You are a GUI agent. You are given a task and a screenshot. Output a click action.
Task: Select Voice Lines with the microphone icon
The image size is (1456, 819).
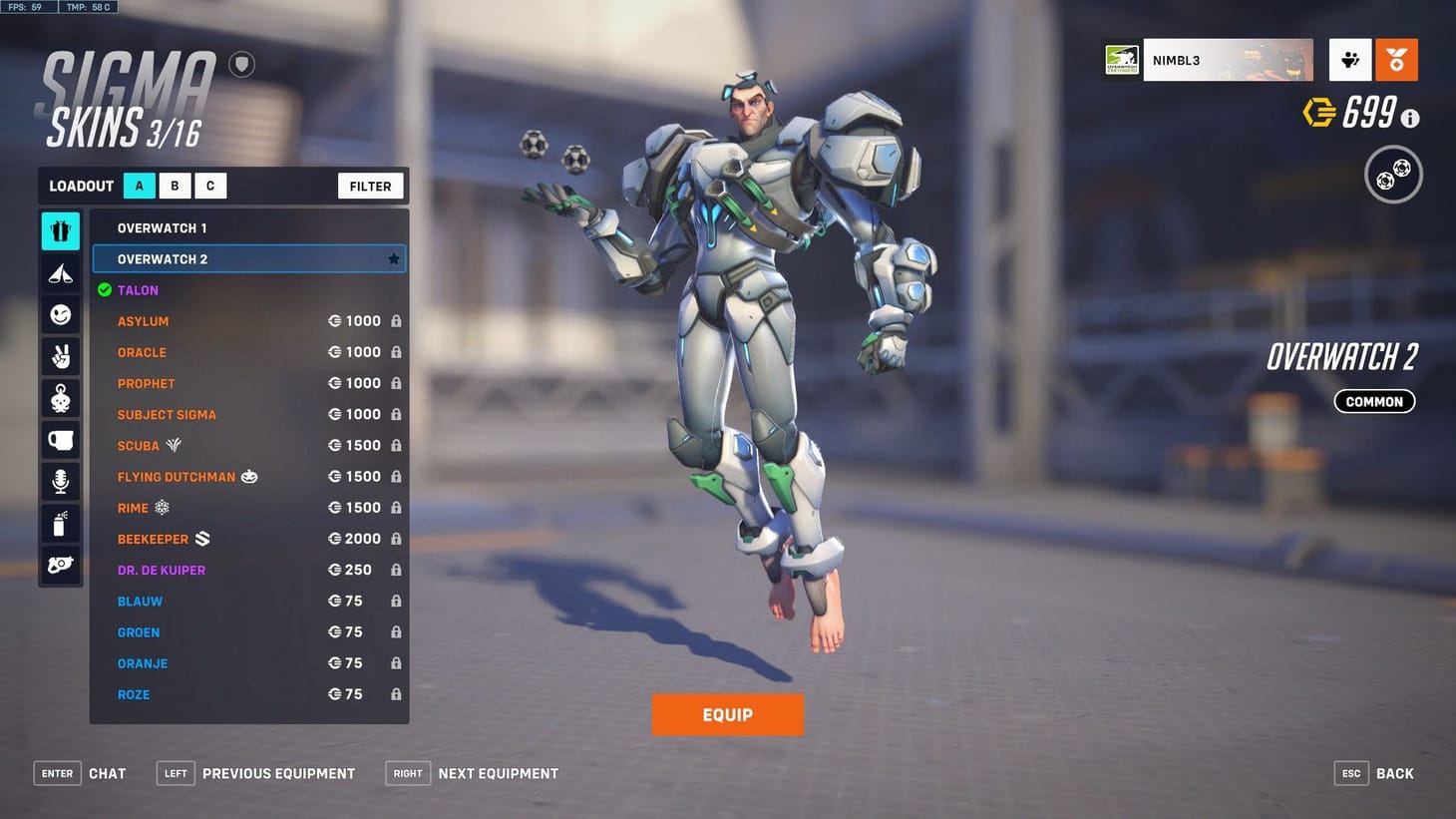pos(60,482)
